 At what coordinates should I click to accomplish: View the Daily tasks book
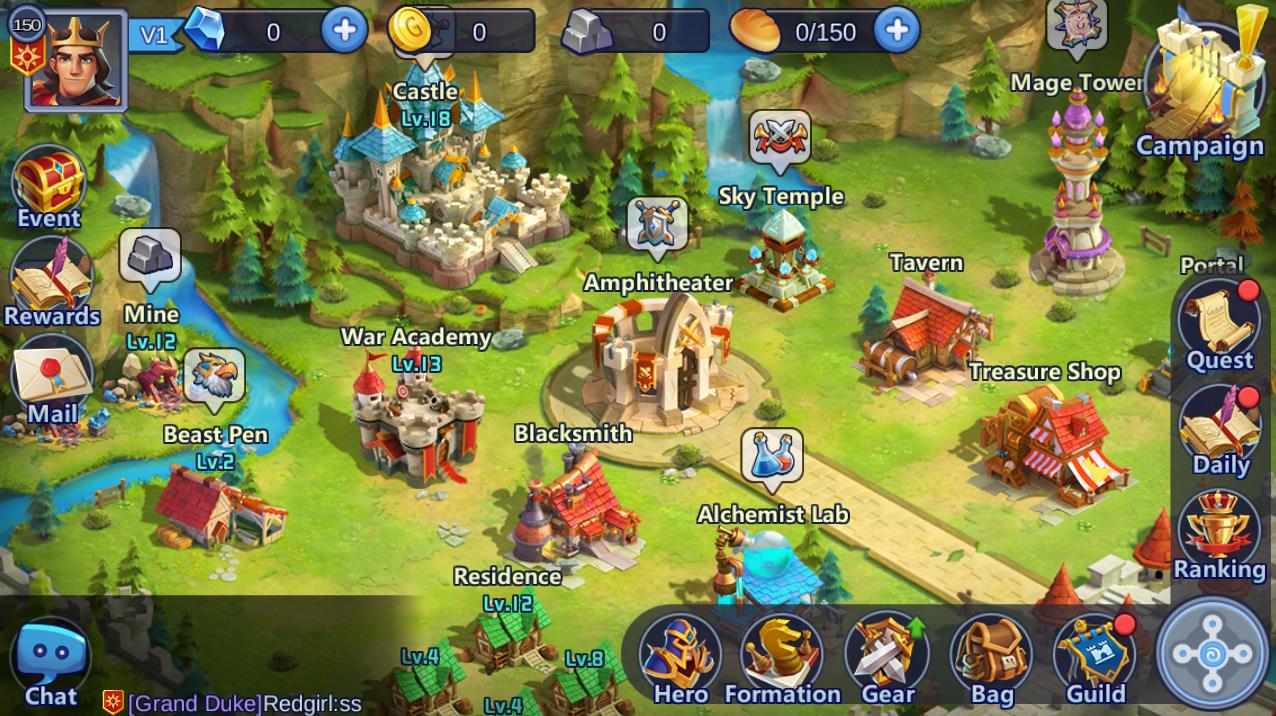(1219, 425)
